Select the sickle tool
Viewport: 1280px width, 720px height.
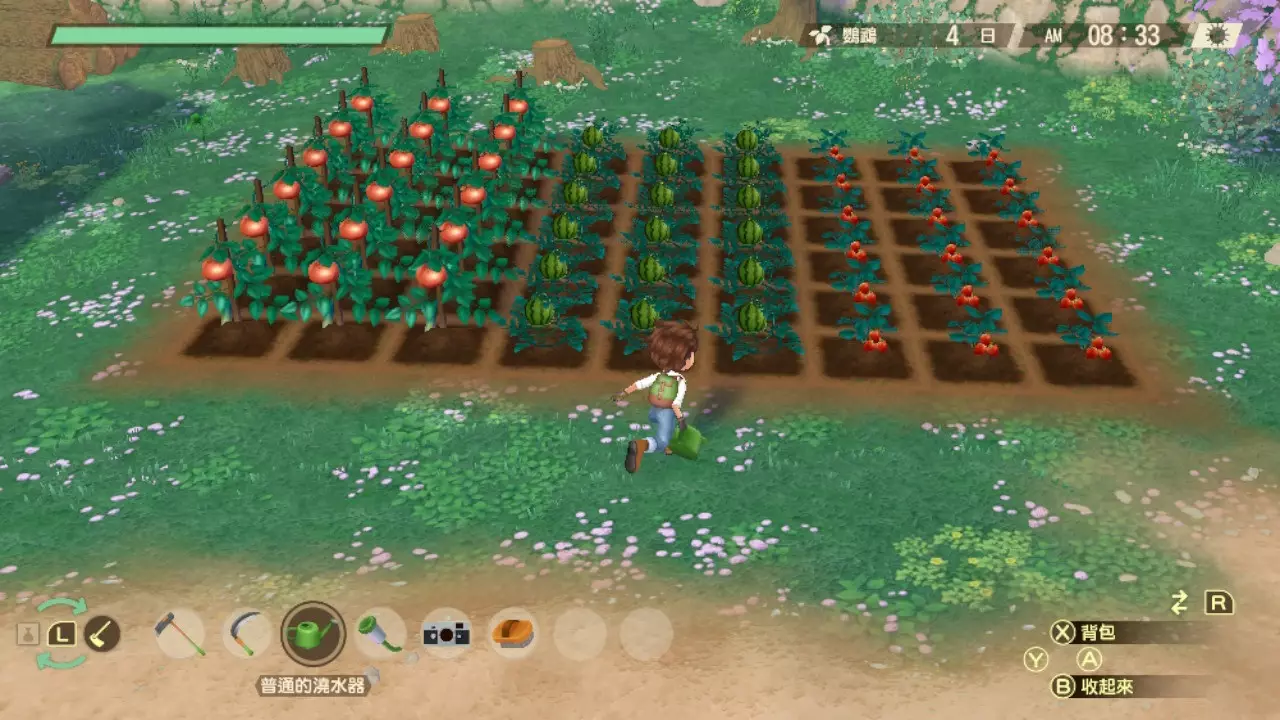click(x=243, y=634)
